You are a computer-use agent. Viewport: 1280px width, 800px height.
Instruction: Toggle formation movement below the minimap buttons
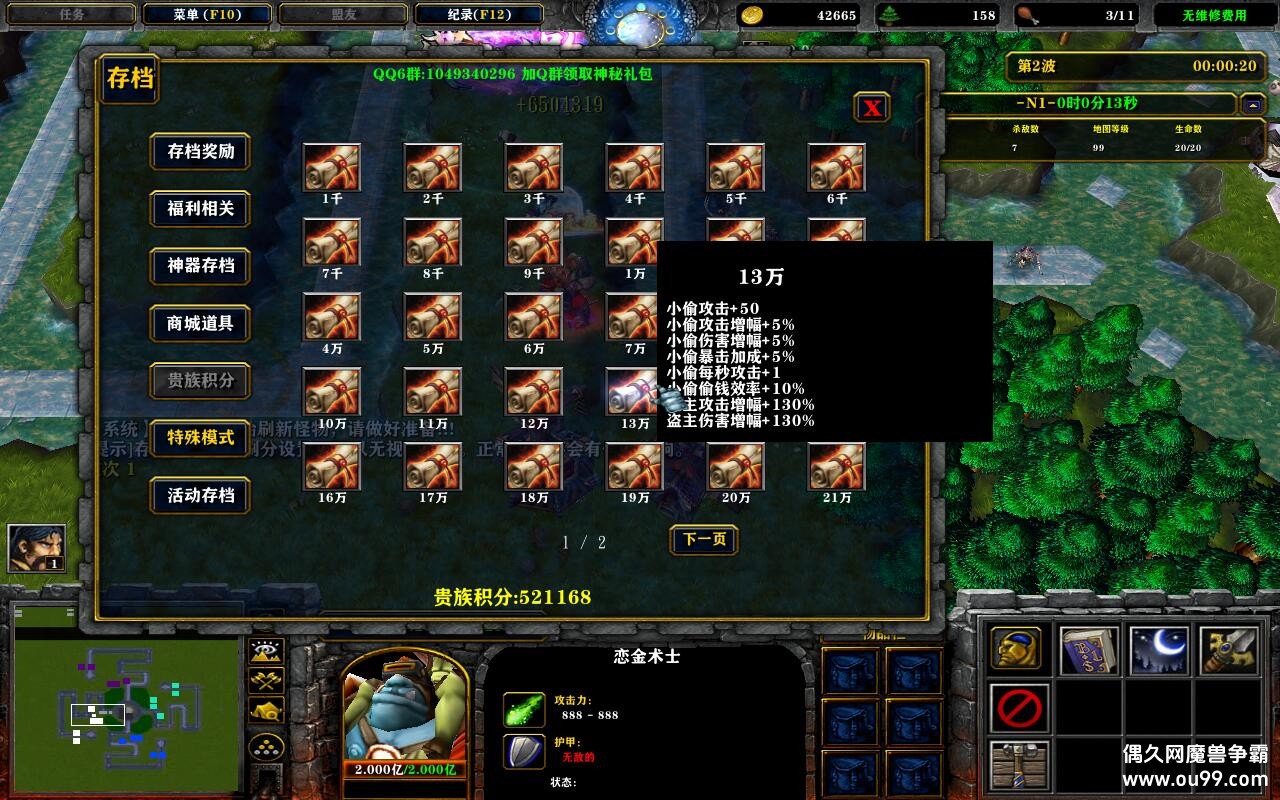click(266, 745)
